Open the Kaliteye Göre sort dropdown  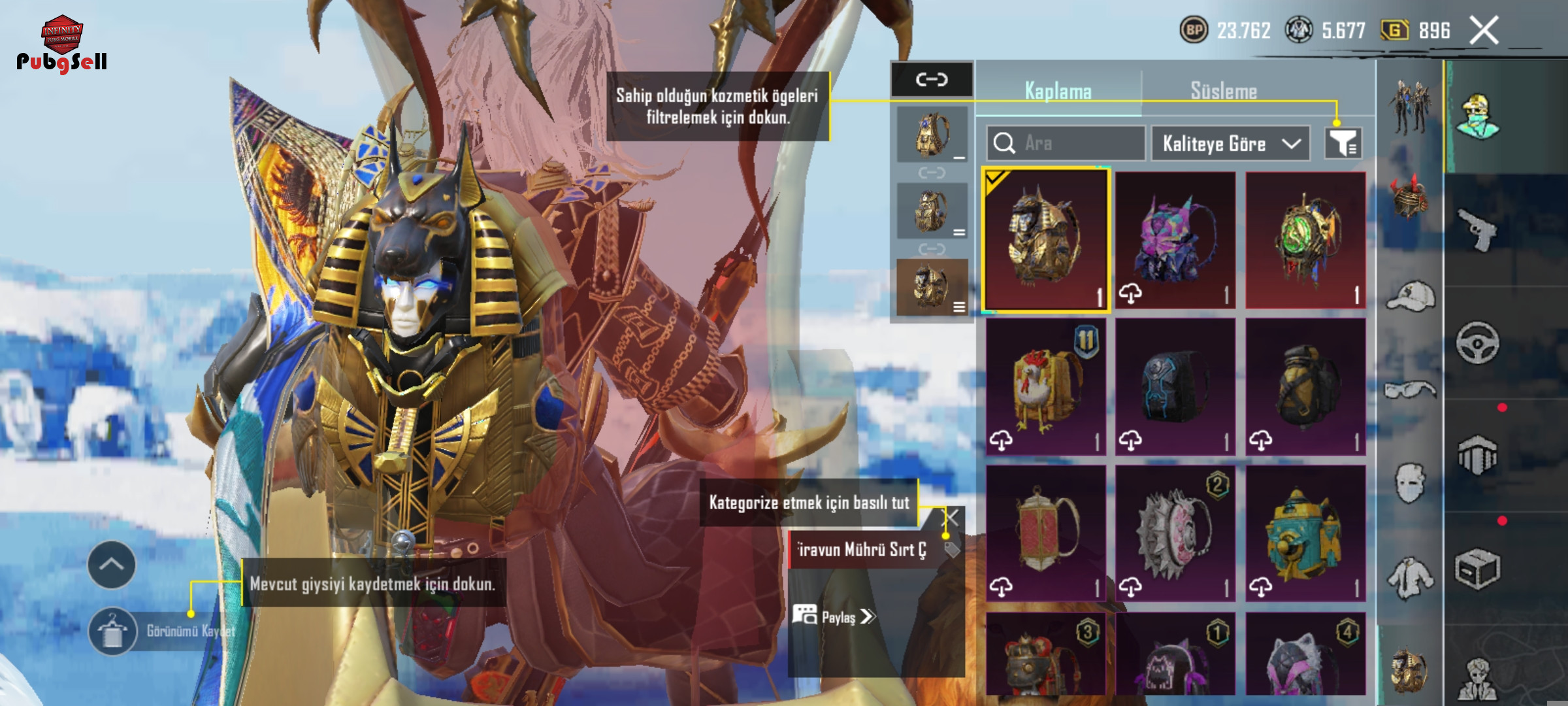click(1230, 143)
